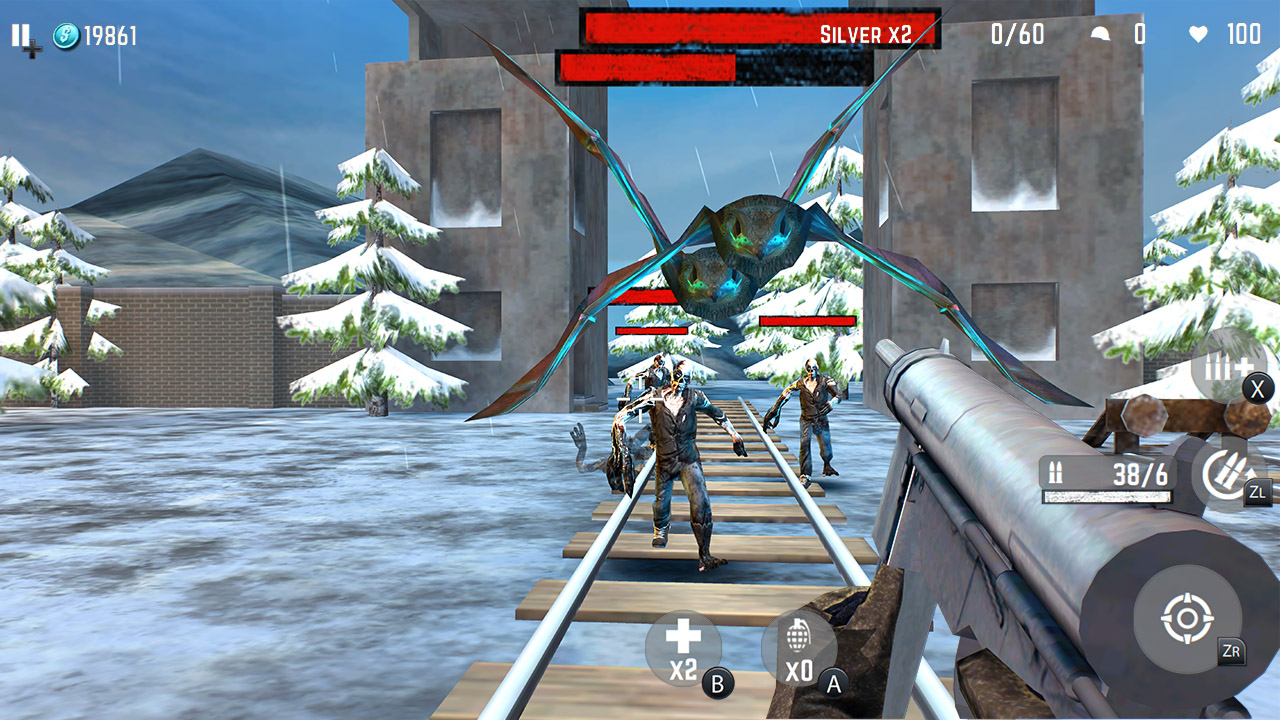
Task: Tap the helmet kill counter icon
Action: pyautogui.click(x=1102, y=33)
